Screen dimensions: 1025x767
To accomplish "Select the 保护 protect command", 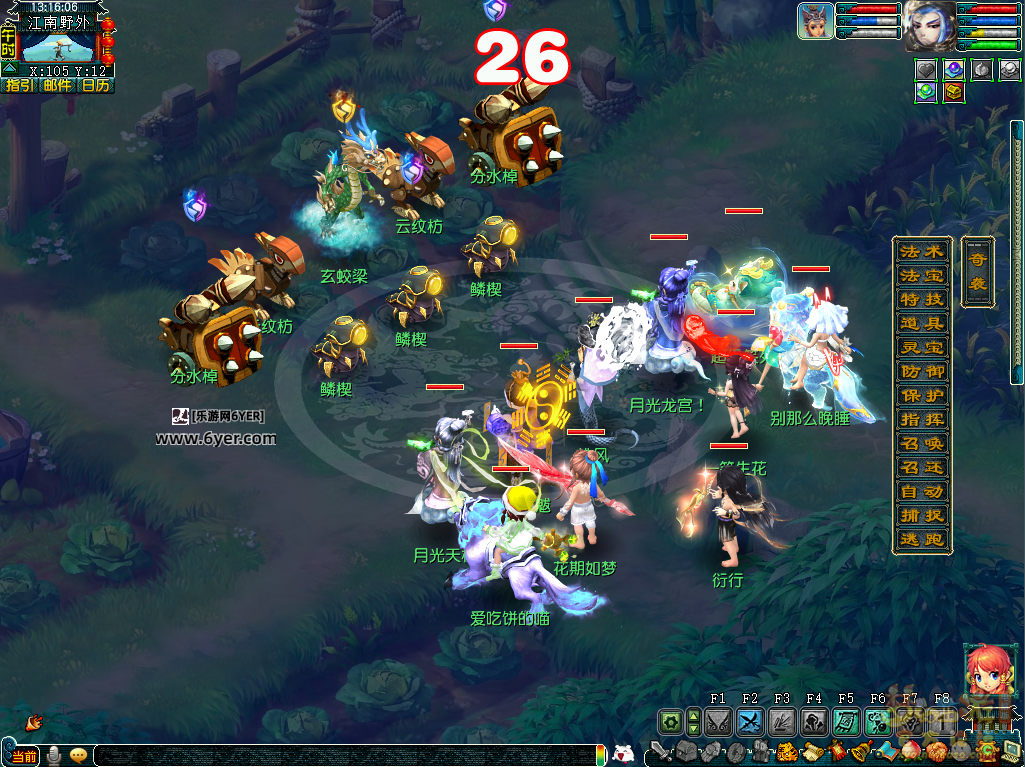I will coord(921,395).
